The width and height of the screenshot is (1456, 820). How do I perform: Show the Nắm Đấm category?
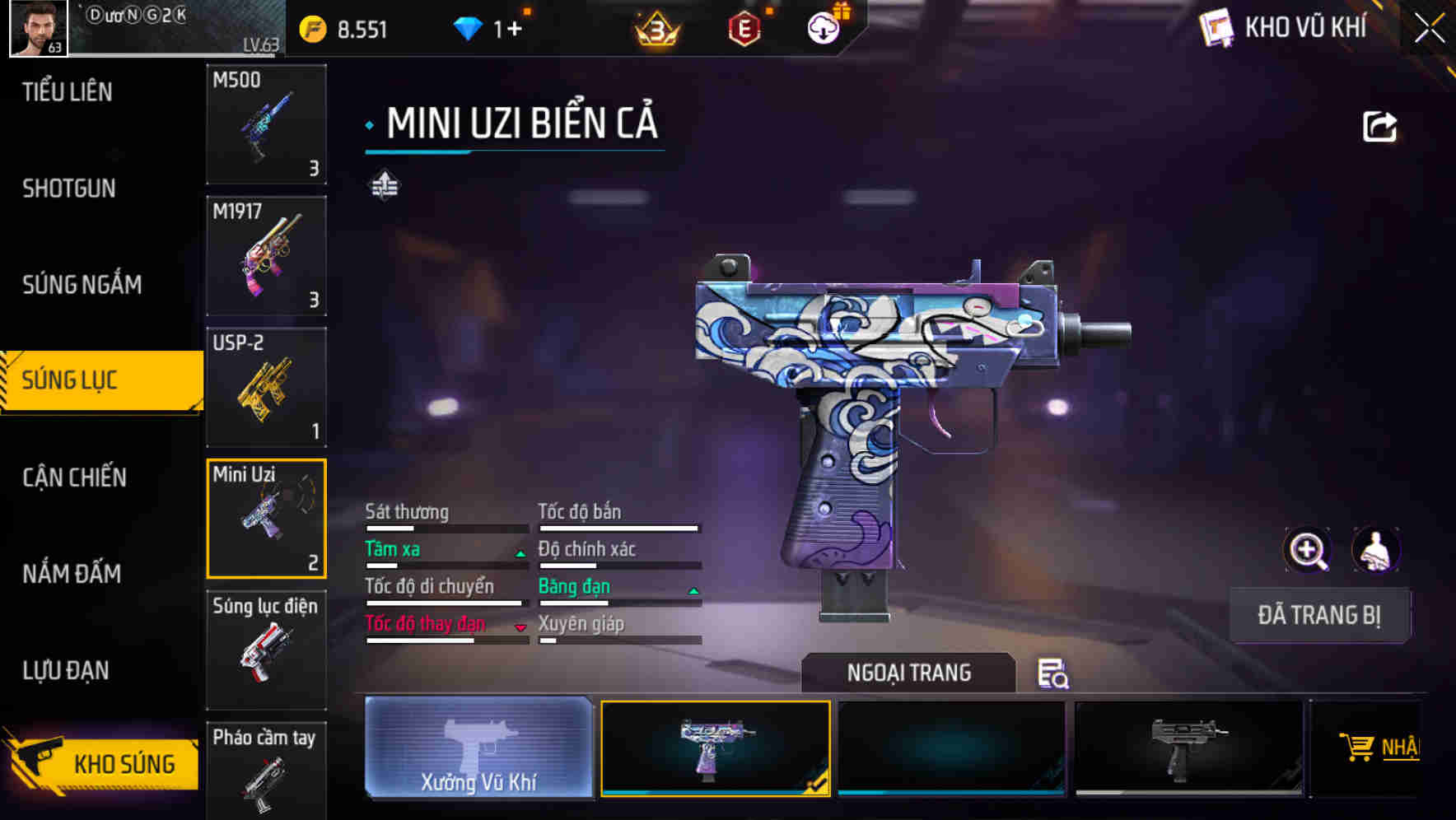[x=72, y=574]
